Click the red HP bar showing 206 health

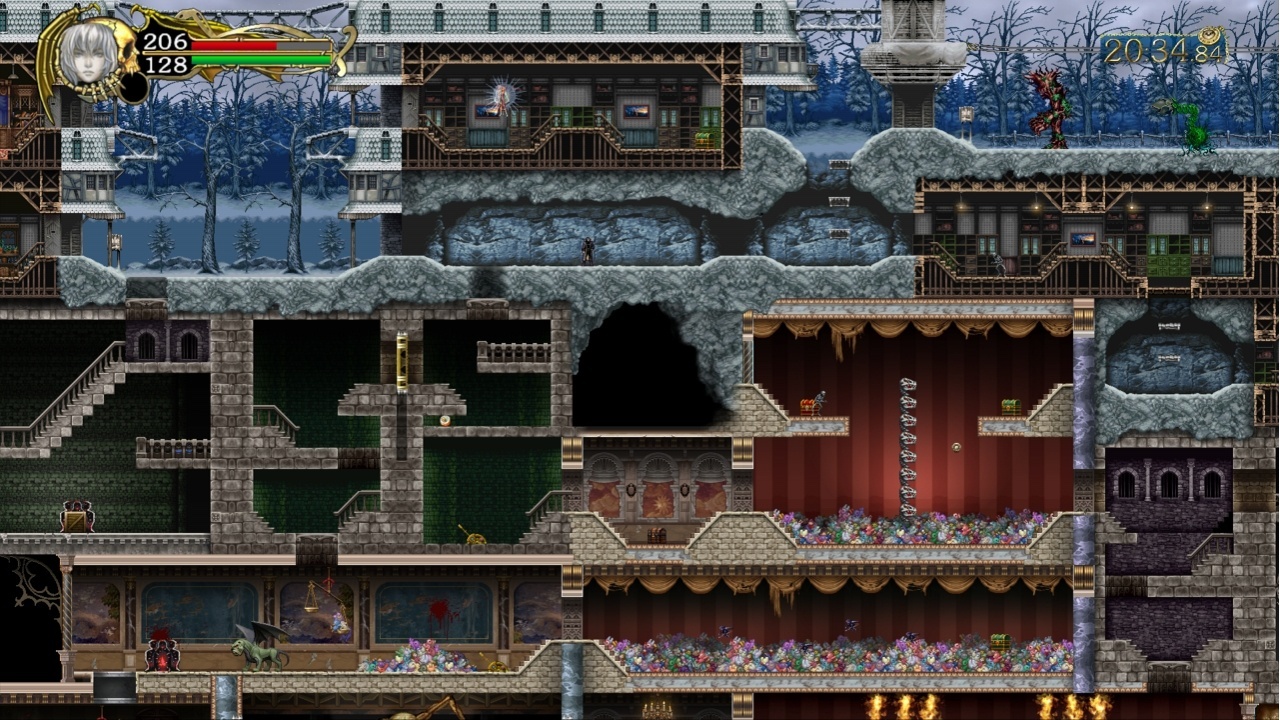coord(235,45)
